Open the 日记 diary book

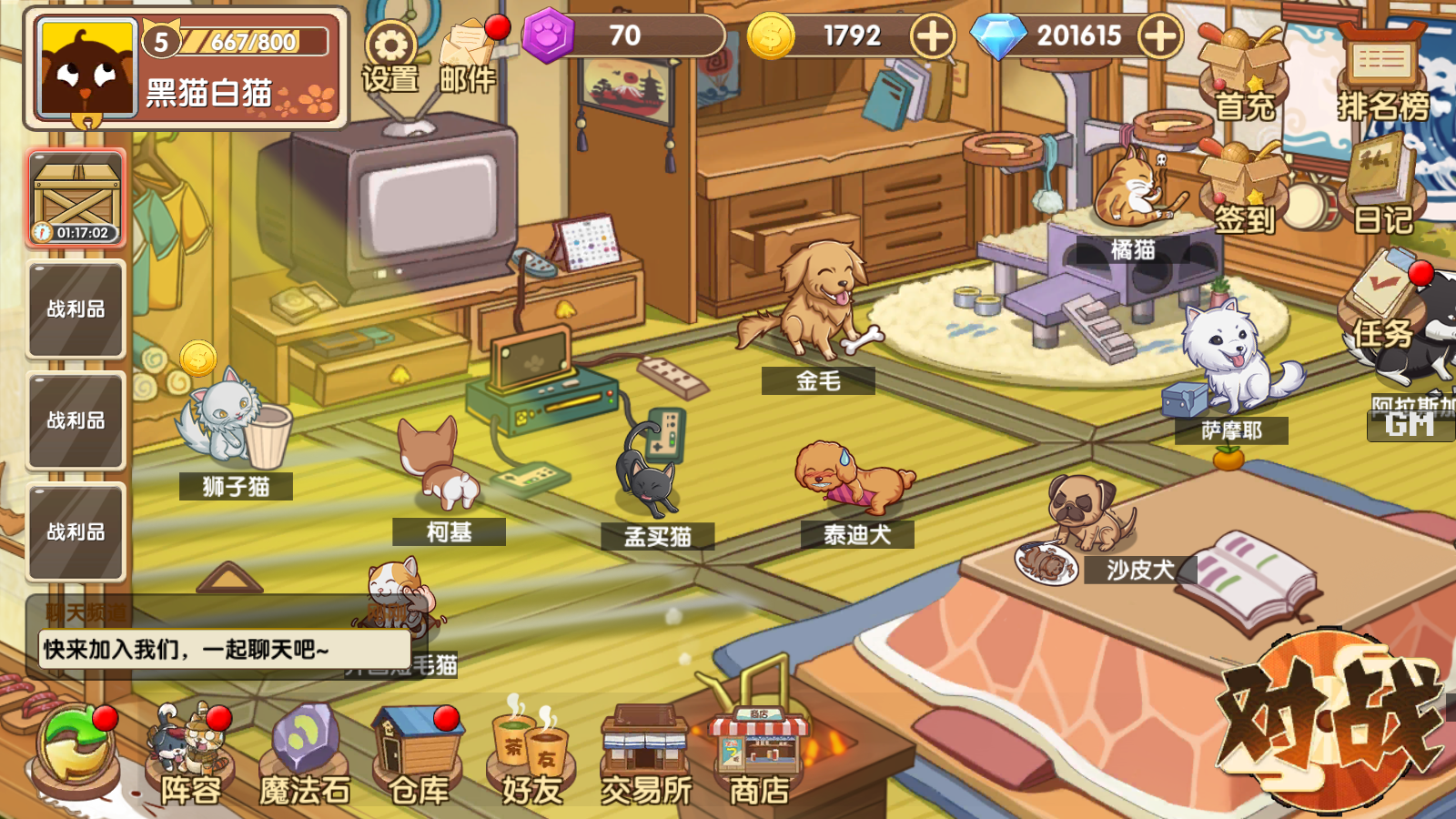point(1381,189)
